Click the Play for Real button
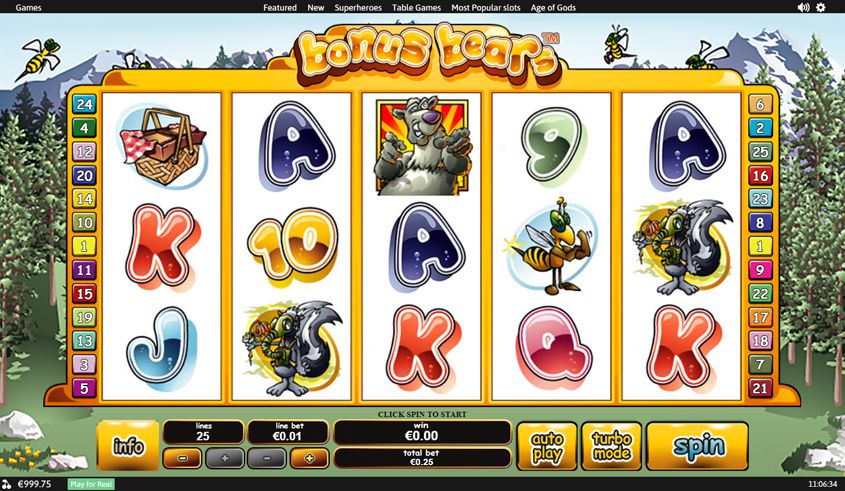This screenshot has height=491, width=845. click(91, 484)
